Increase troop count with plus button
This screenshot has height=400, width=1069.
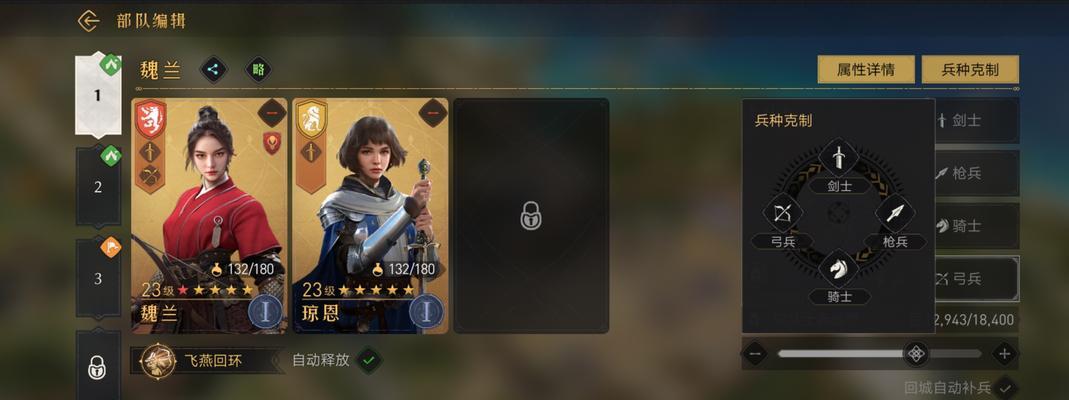[x=1004, y=353]
